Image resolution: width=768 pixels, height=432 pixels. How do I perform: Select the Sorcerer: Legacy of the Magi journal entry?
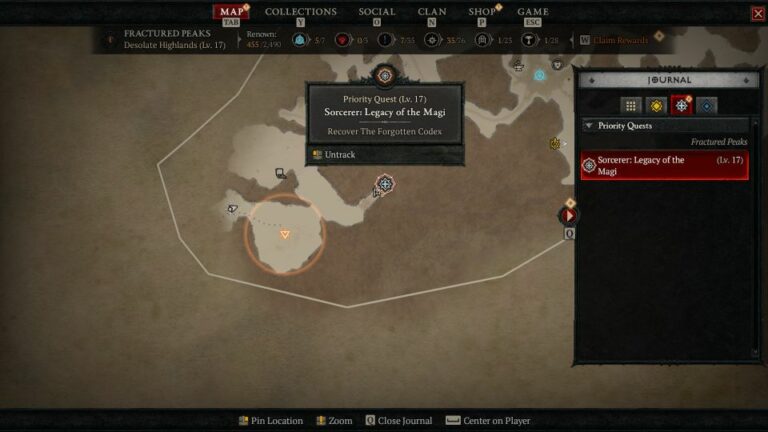click(665, 166)
